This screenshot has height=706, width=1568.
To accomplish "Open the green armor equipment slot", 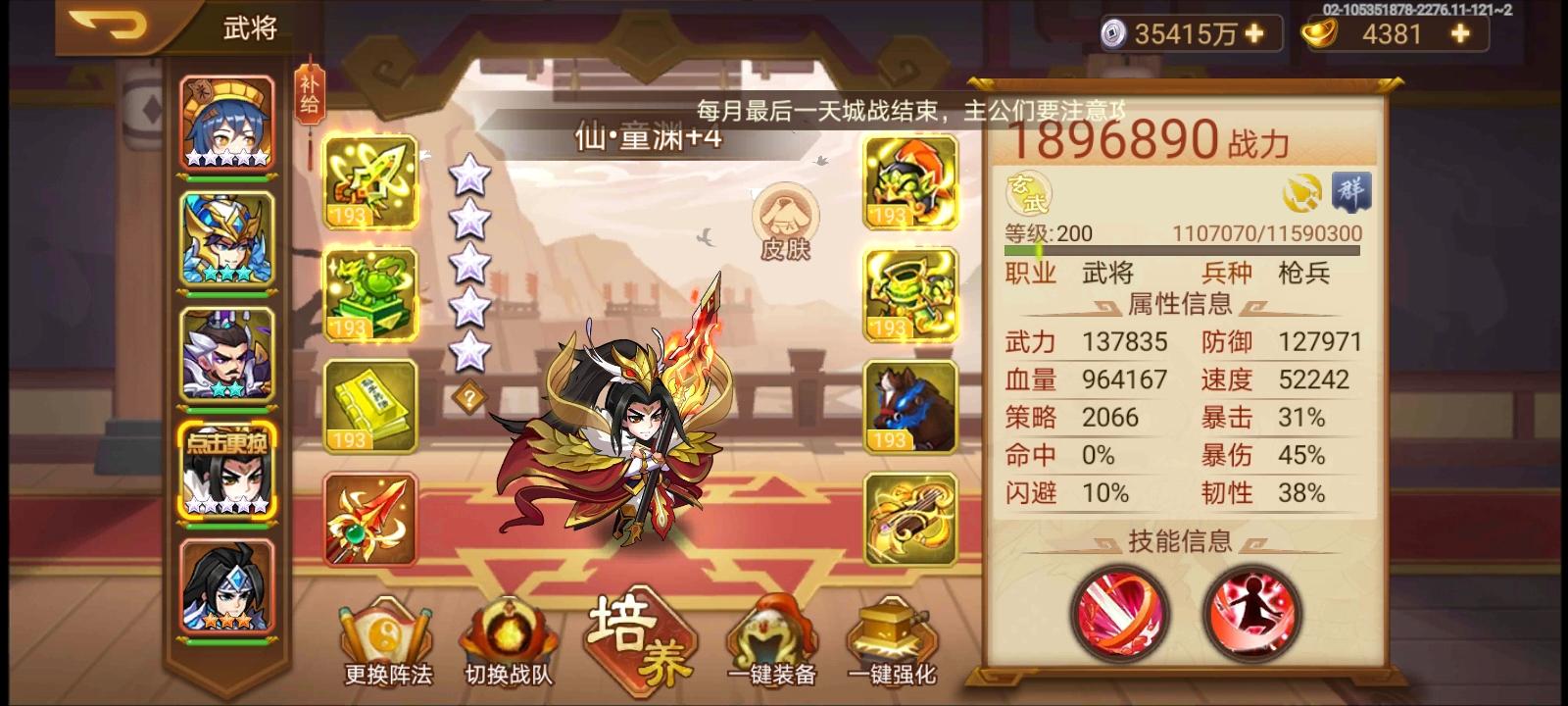I will click(x=909, y=294).
